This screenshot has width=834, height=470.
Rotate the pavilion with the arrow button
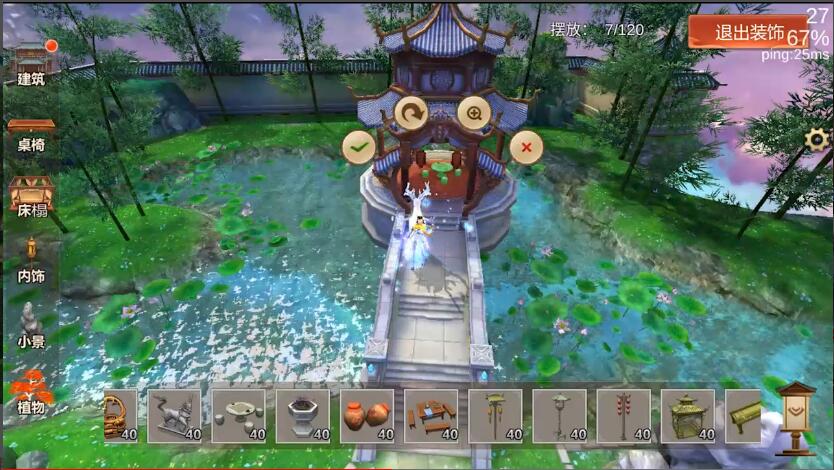(410, 113)
